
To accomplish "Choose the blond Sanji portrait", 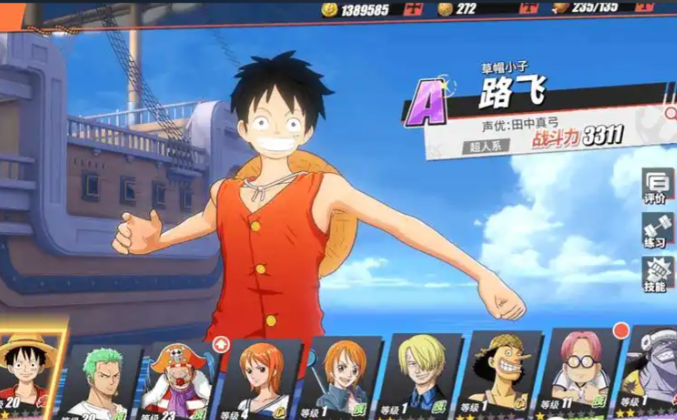I will point(422,378).
